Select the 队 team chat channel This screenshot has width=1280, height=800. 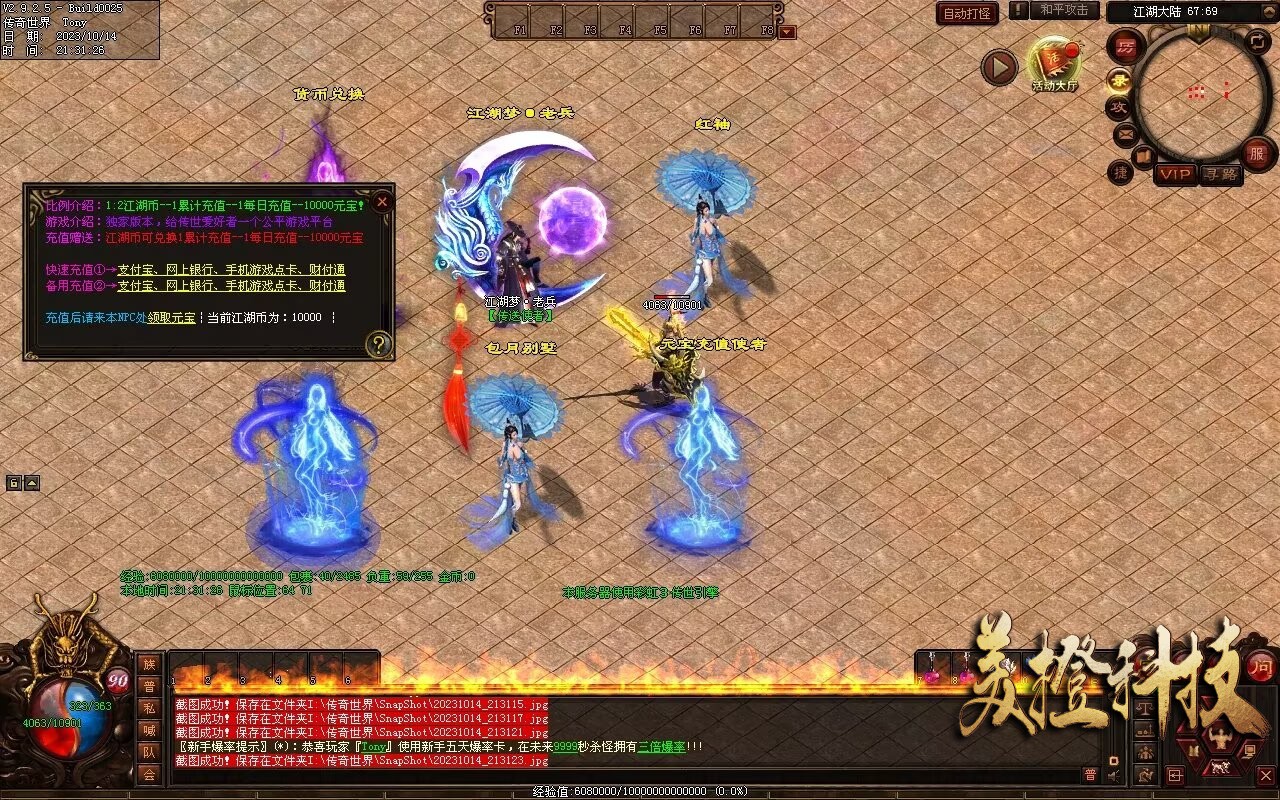149,752
